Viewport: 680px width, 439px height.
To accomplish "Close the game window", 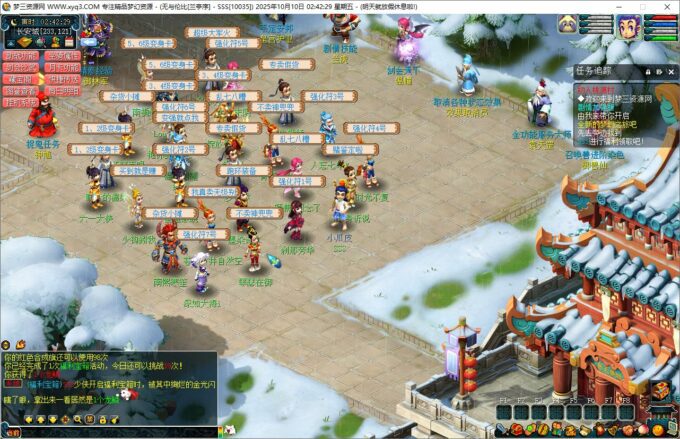I will [666, 6].
